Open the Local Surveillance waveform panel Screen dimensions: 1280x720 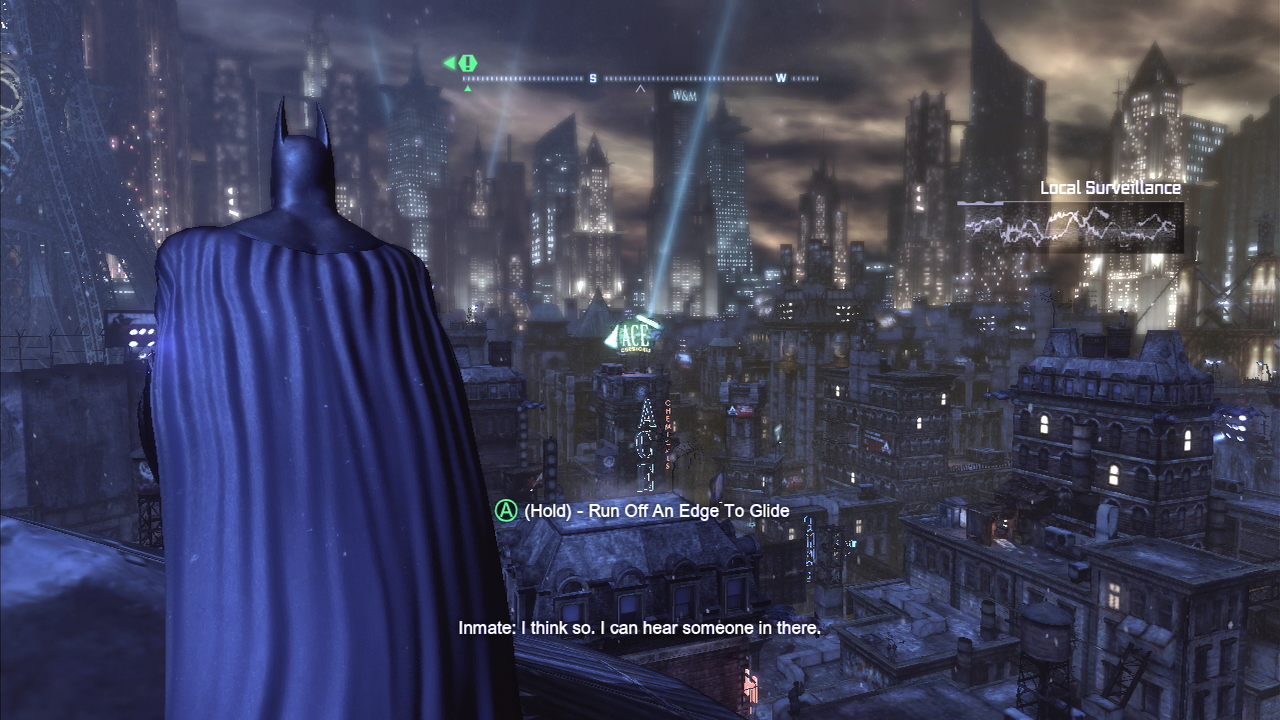(x=1070, y=227)
